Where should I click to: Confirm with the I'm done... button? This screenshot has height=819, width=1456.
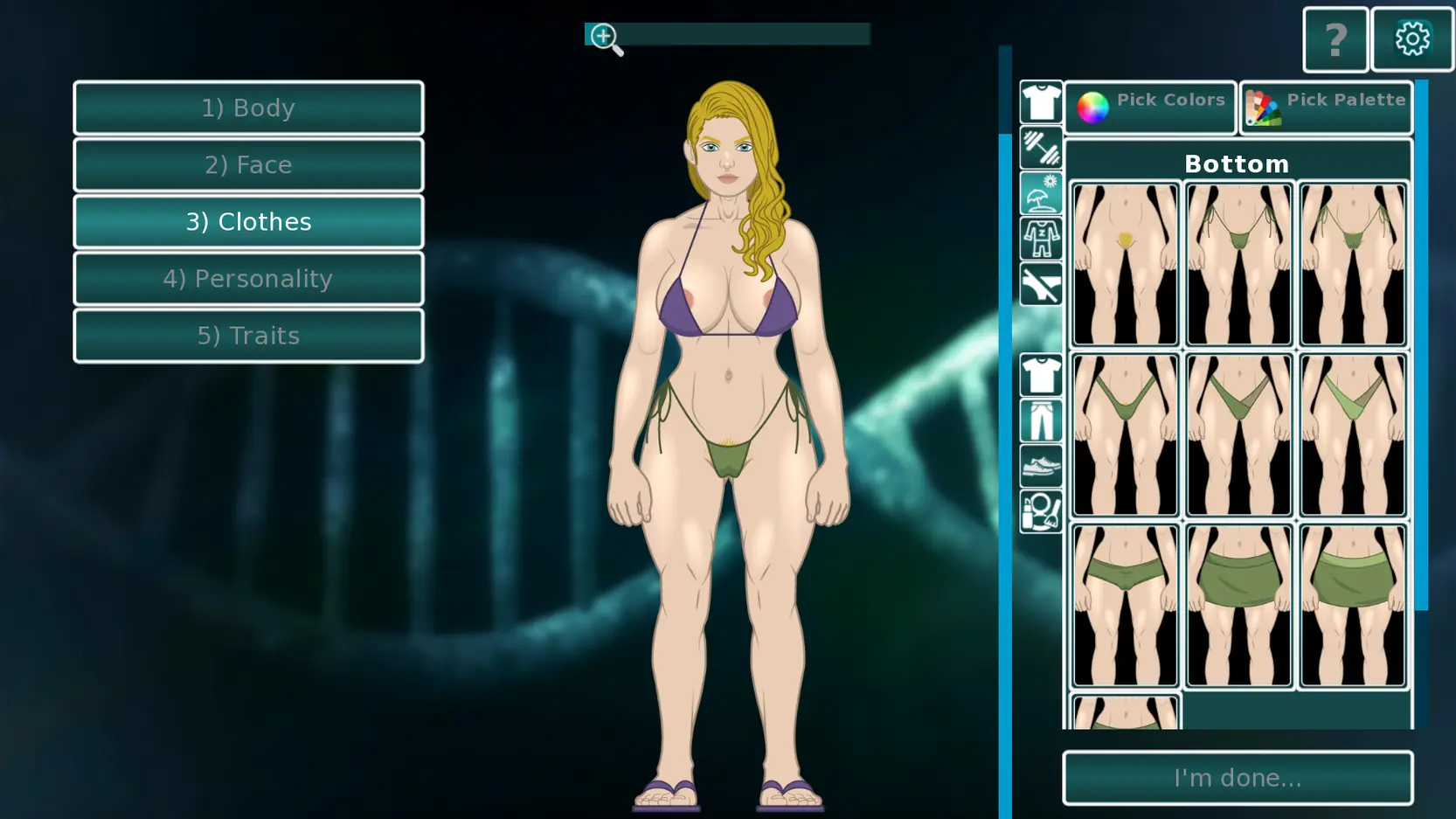(1238, 777)
